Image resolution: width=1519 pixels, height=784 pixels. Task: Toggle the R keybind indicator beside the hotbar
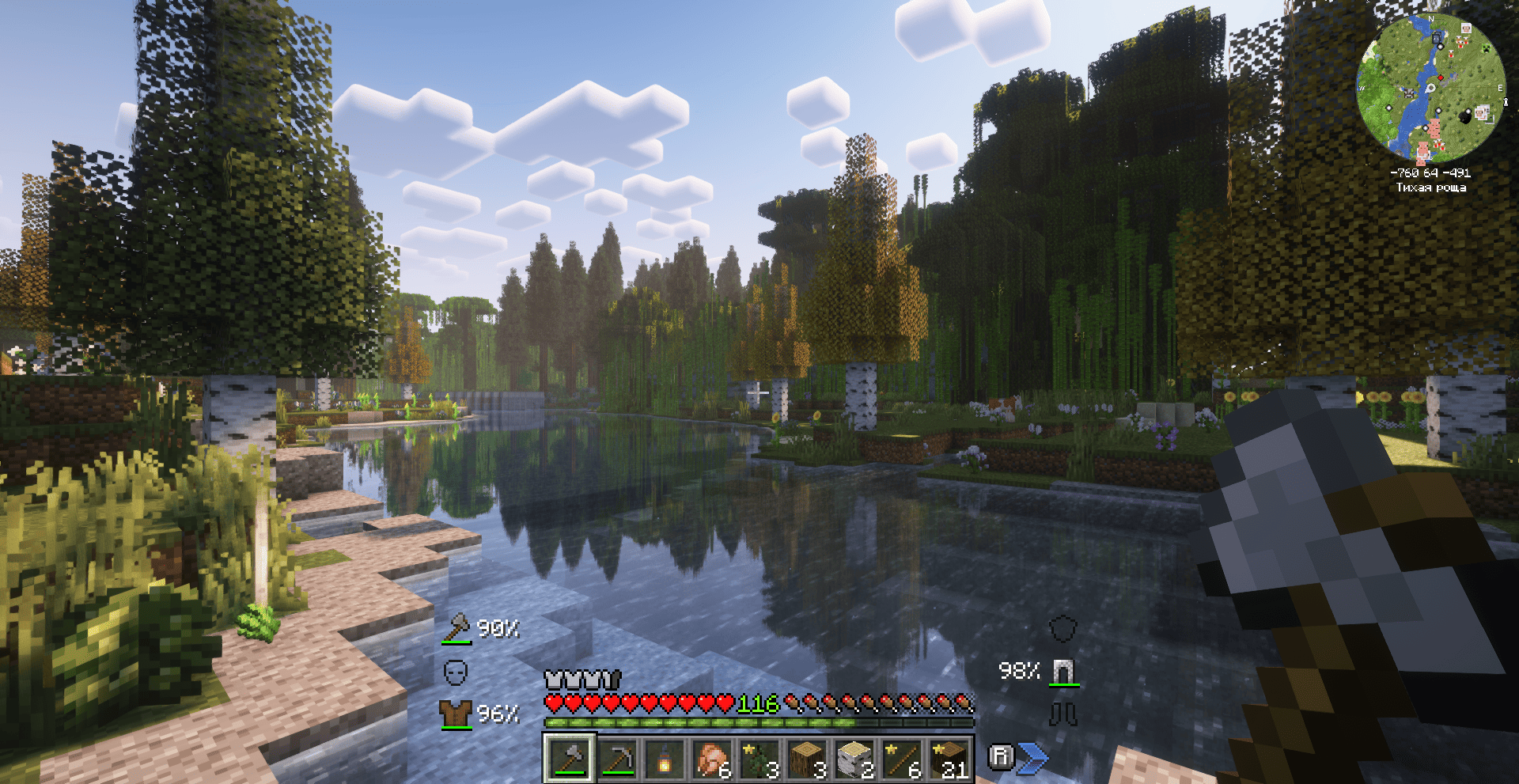point(1002,756)
